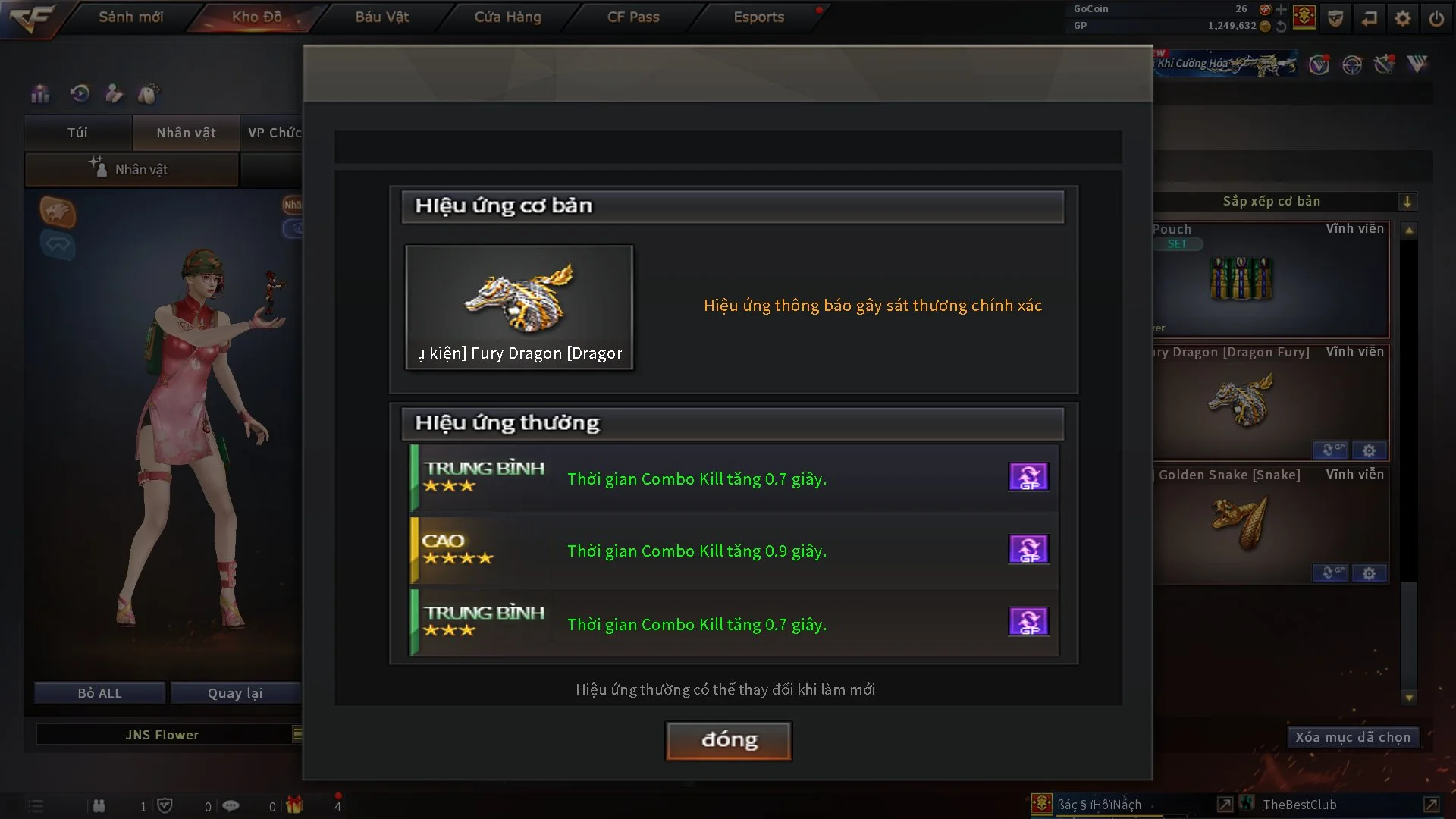
Task: Open the Cửa Hàng menu at the top
Action: 507,17
